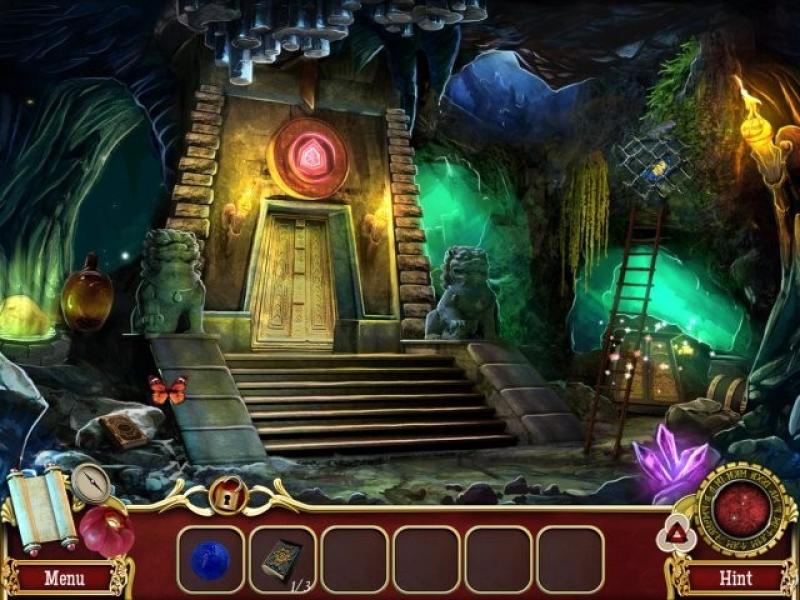This screenshot has width=800, height=600.
Task: Open the scroll journal icon
Action: coord(41,505)
